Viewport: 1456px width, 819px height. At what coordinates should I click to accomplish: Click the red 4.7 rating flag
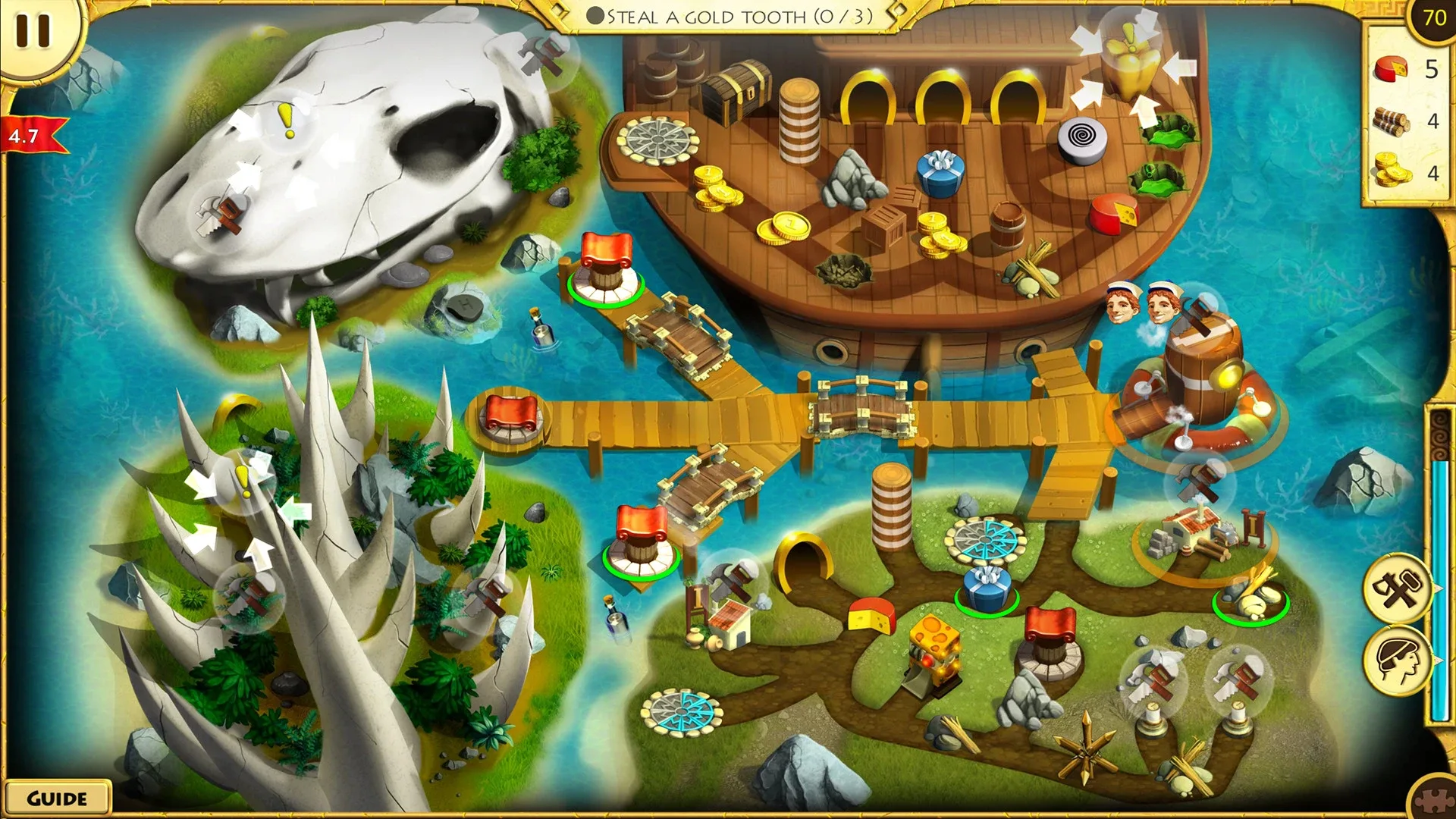click(x=24, y=135)
